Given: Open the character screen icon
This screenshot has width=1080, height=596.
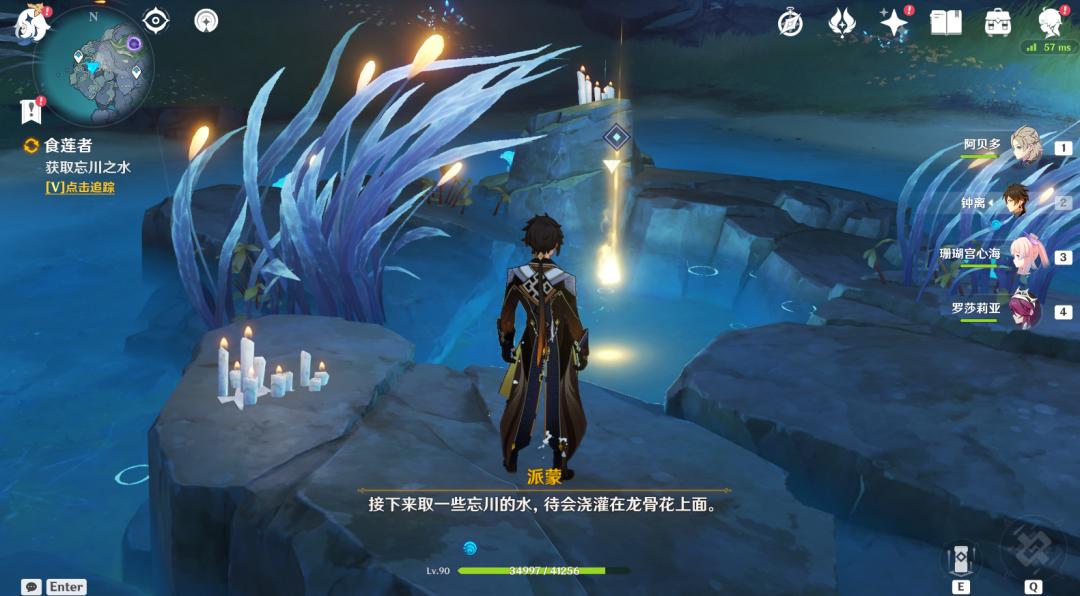Looking at the screenshot, I should pos(1050,22).
